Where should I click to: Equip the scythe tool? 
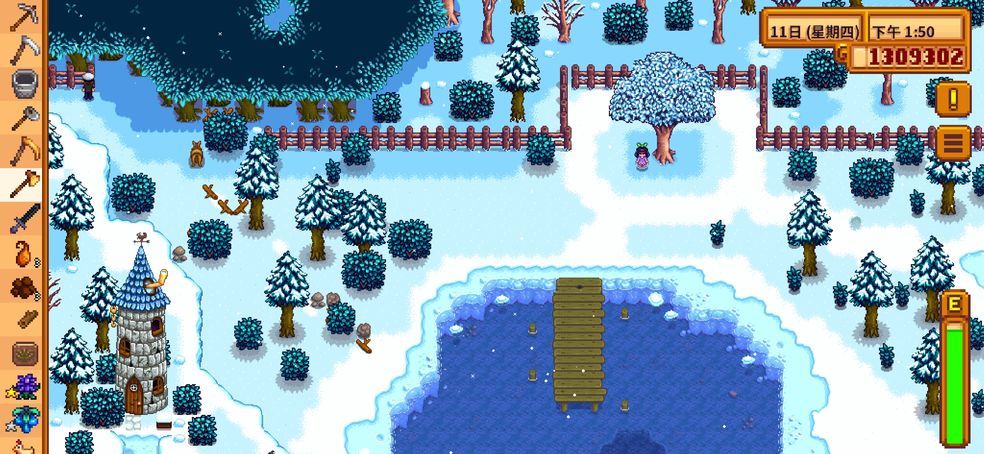23,48
